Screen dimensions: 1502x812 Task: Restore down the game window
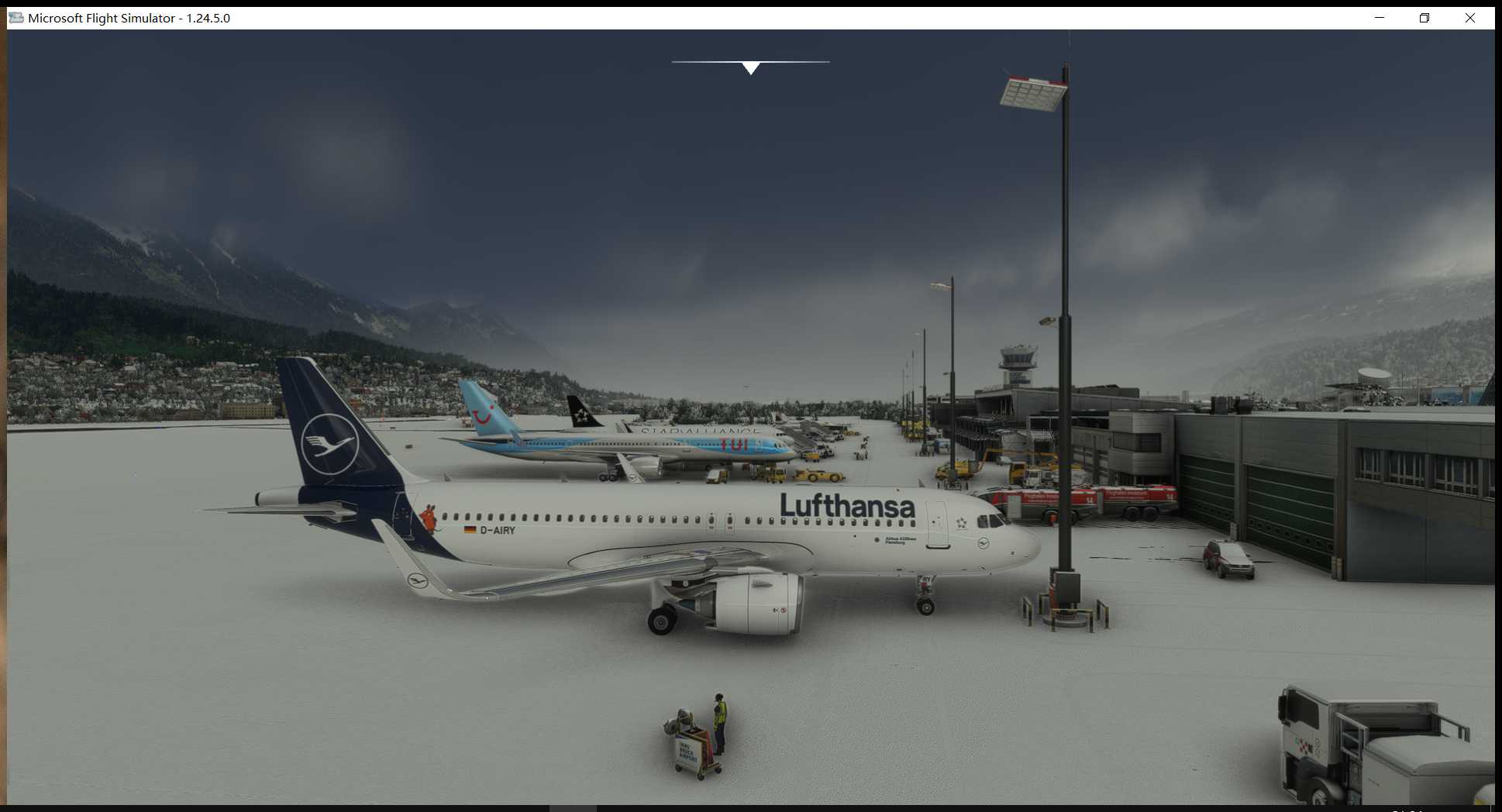coord(1424,18)
